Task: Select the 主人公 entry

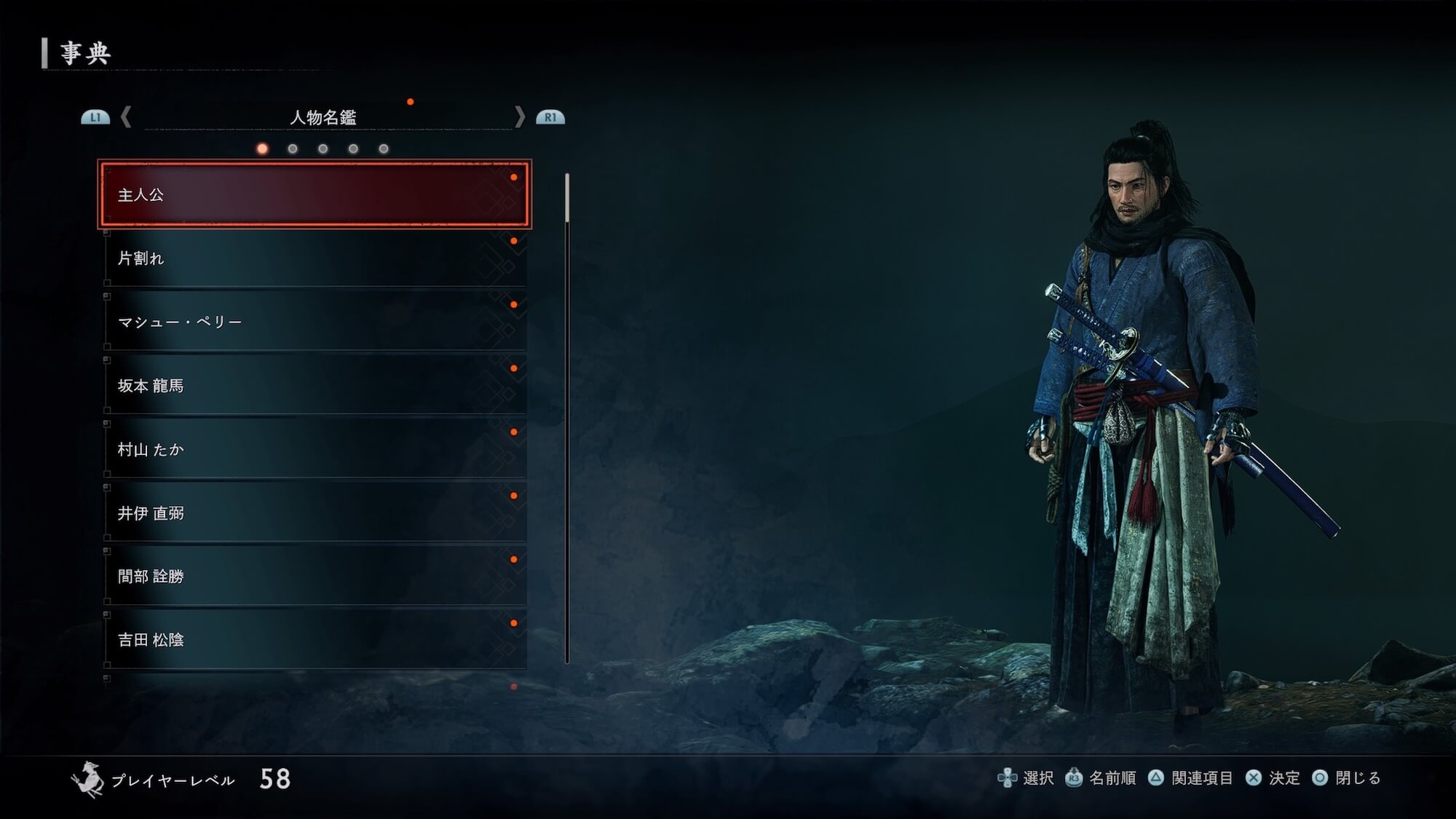Action: click(x=314, y=194)
